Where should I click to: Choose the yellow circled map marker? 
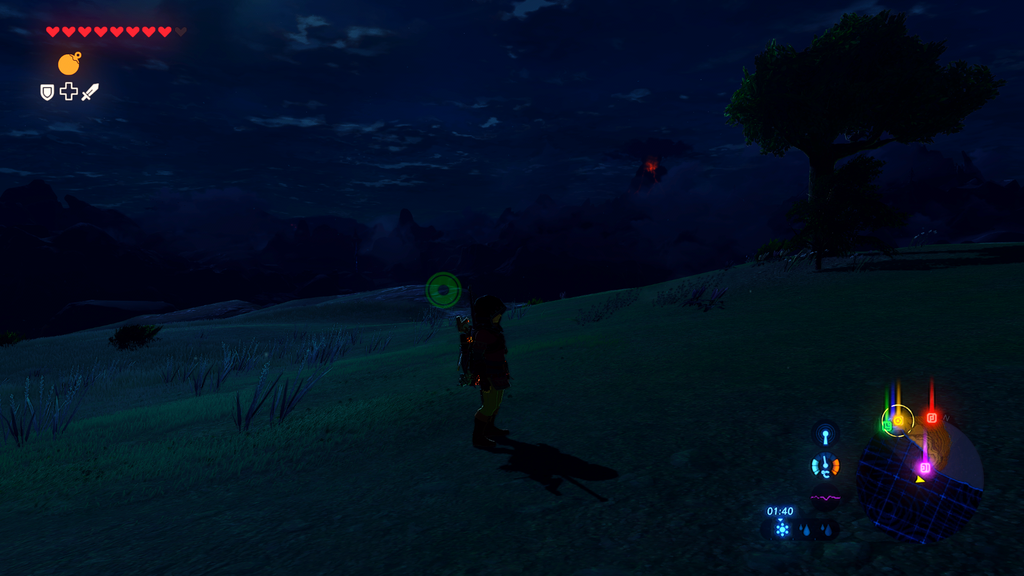(898, 420)
